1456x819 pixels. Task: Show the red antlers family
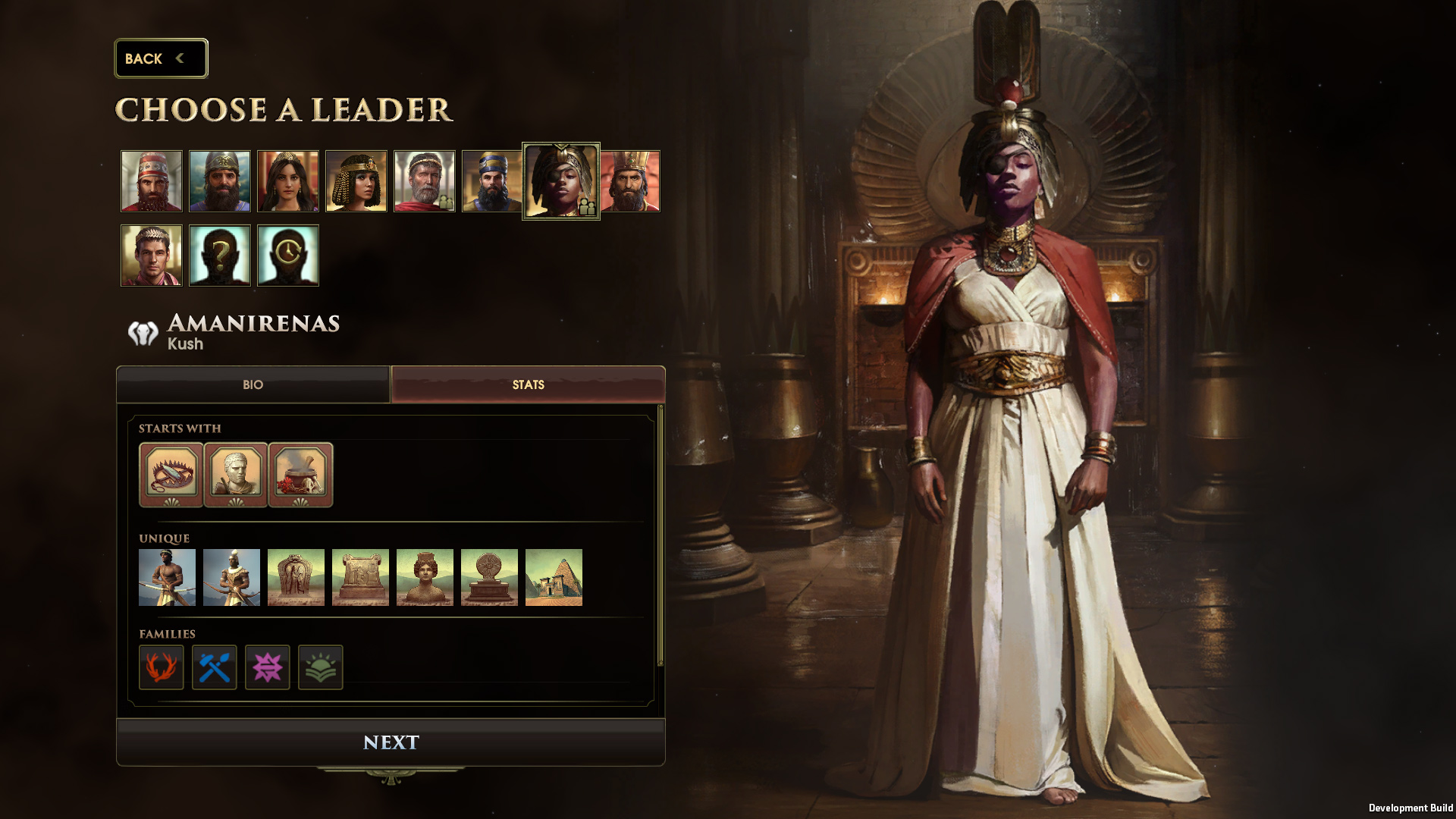click(162, 667)
